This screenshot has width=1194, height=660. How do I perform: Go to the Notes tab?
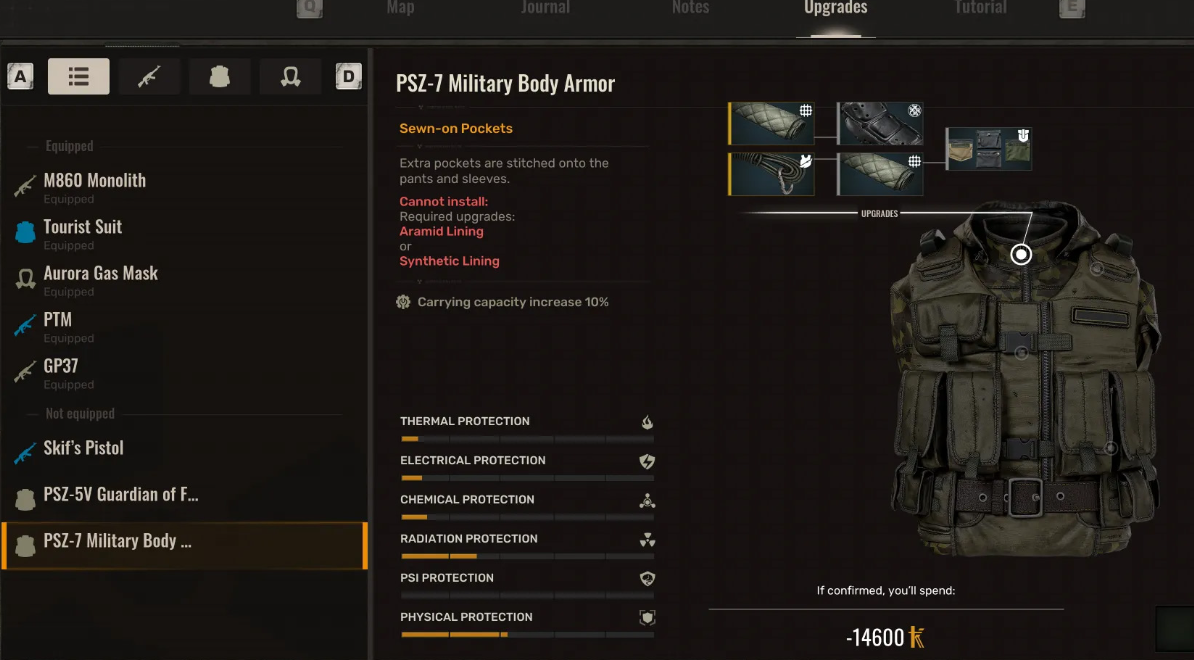coord(690,8)
